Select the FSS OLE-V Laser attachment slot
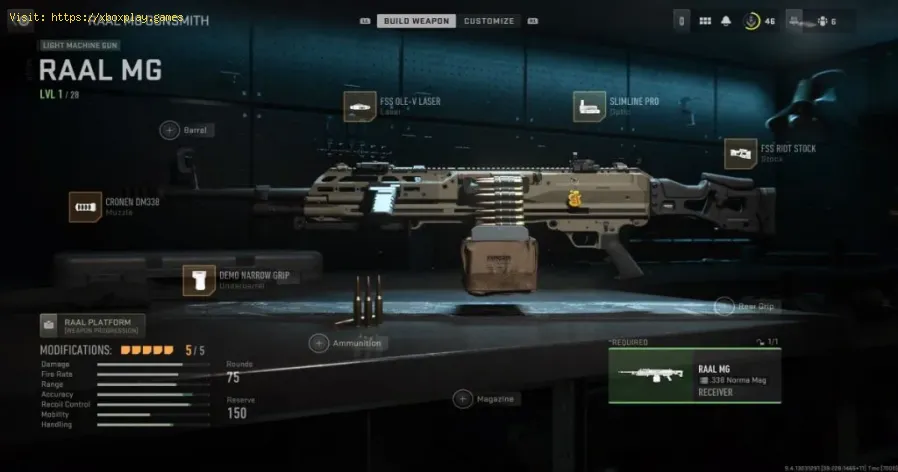Viewport: 898px width, 472px height. tap(360, 106)
